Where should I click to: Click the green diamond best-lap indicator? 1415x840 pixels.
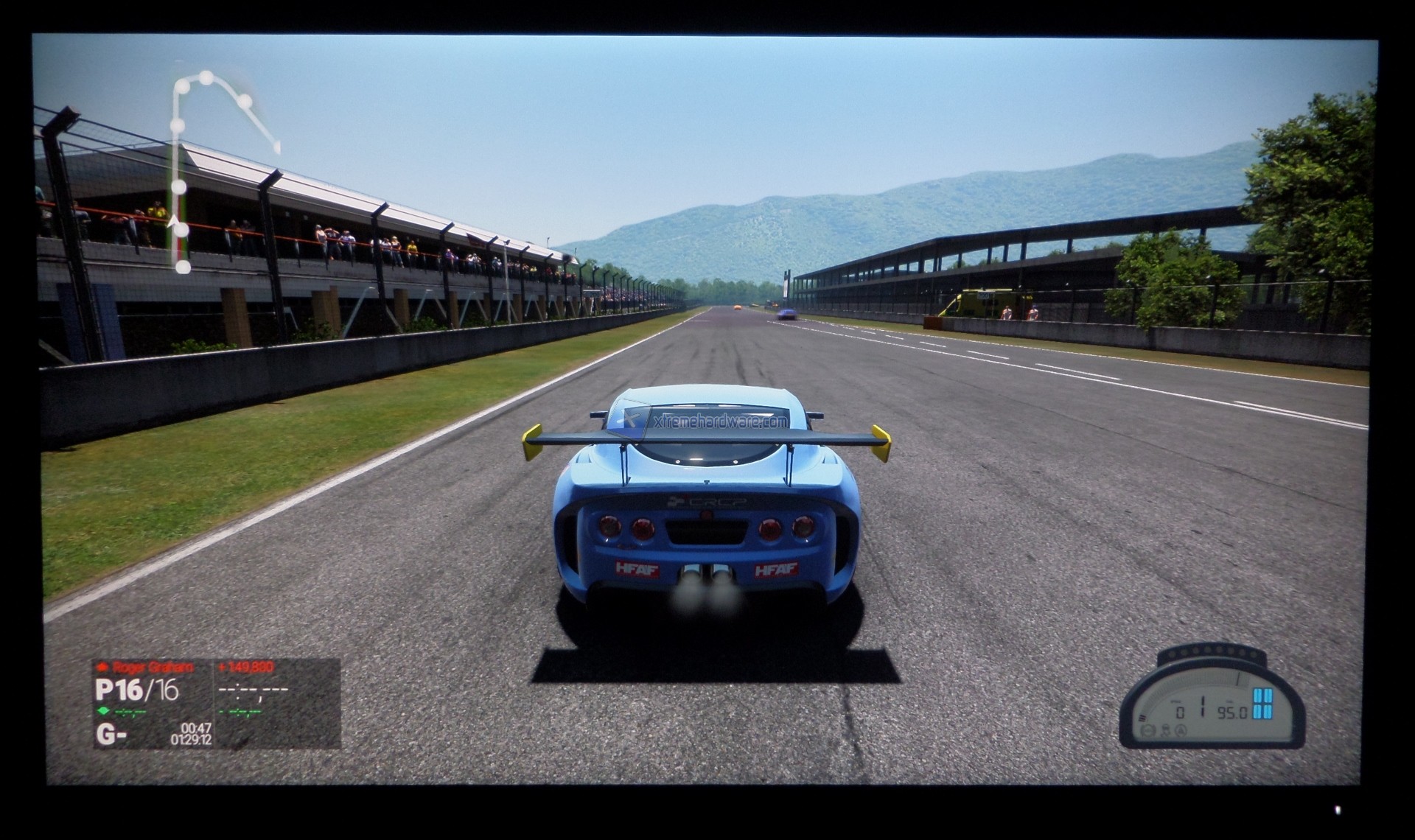tap(103, 711)
